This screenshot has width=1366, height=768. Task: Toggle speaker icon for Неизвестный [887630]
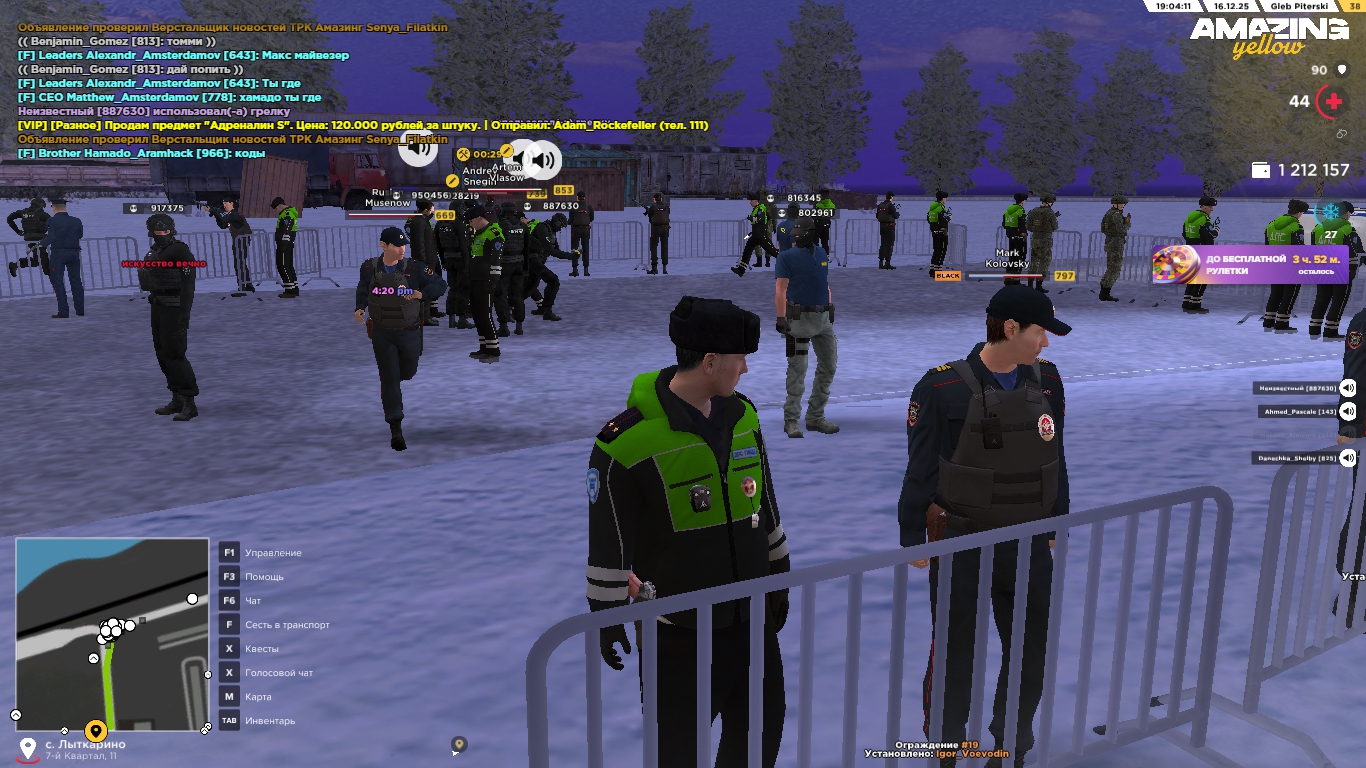pos(1348,388)
